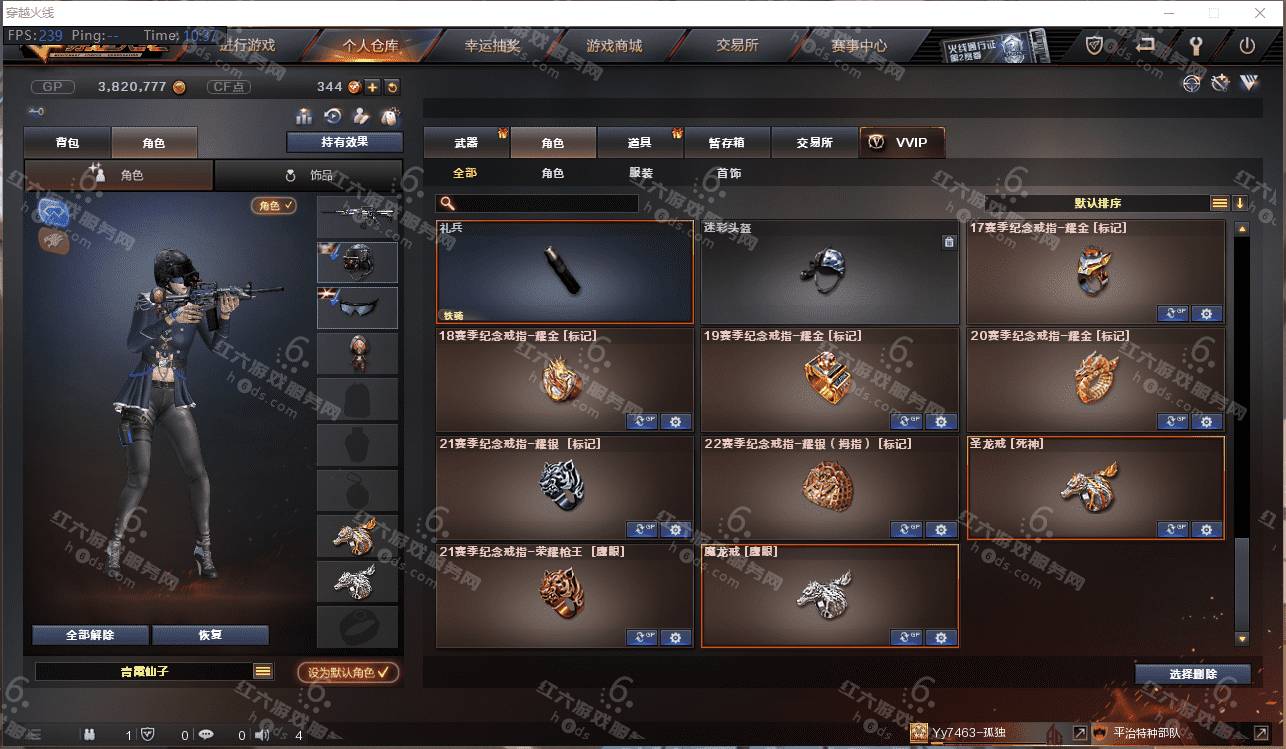Select the 道具 items tab
This screenshot has width=1286, height=749.
point(640,143)
